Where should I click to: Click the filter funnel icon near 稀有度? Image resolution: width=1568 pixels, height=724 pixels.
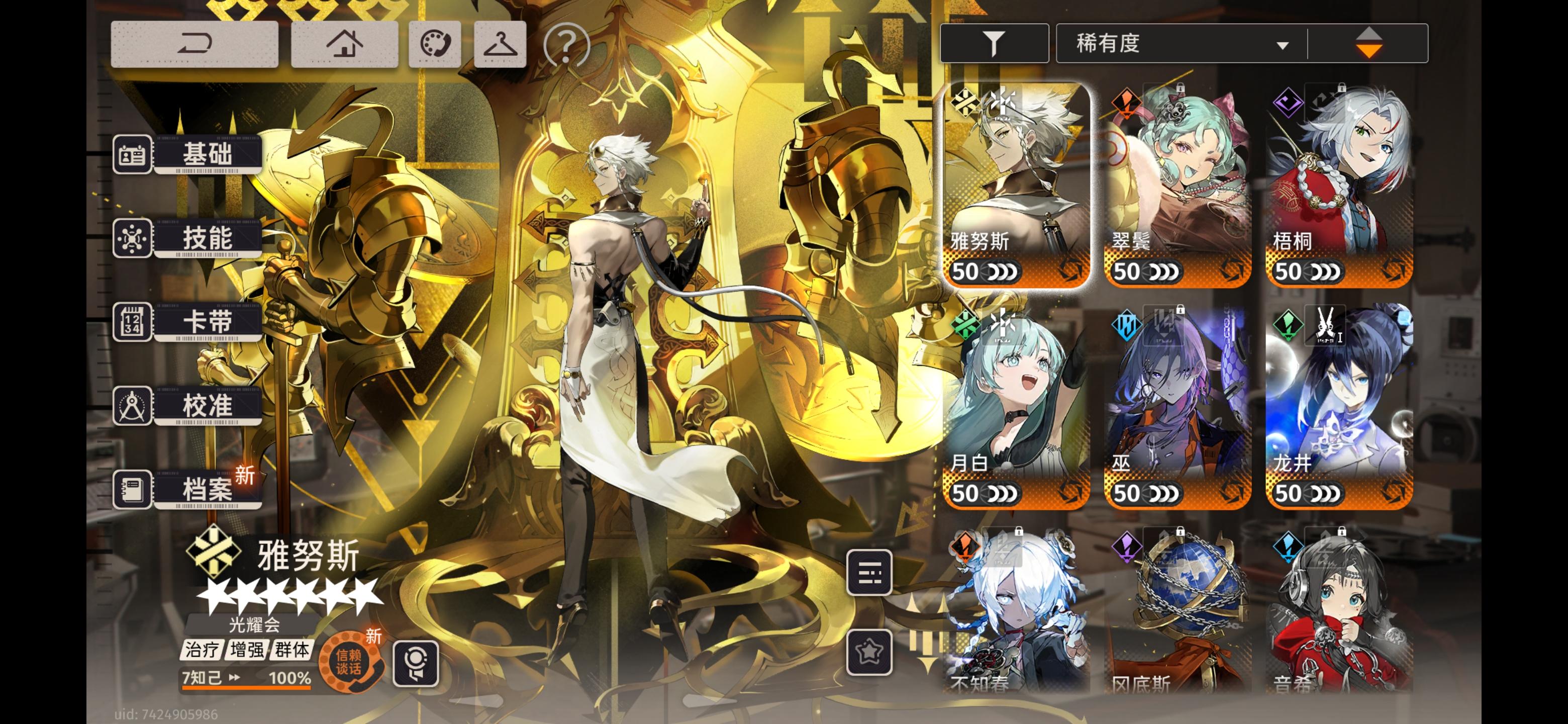tap(995, 42)
